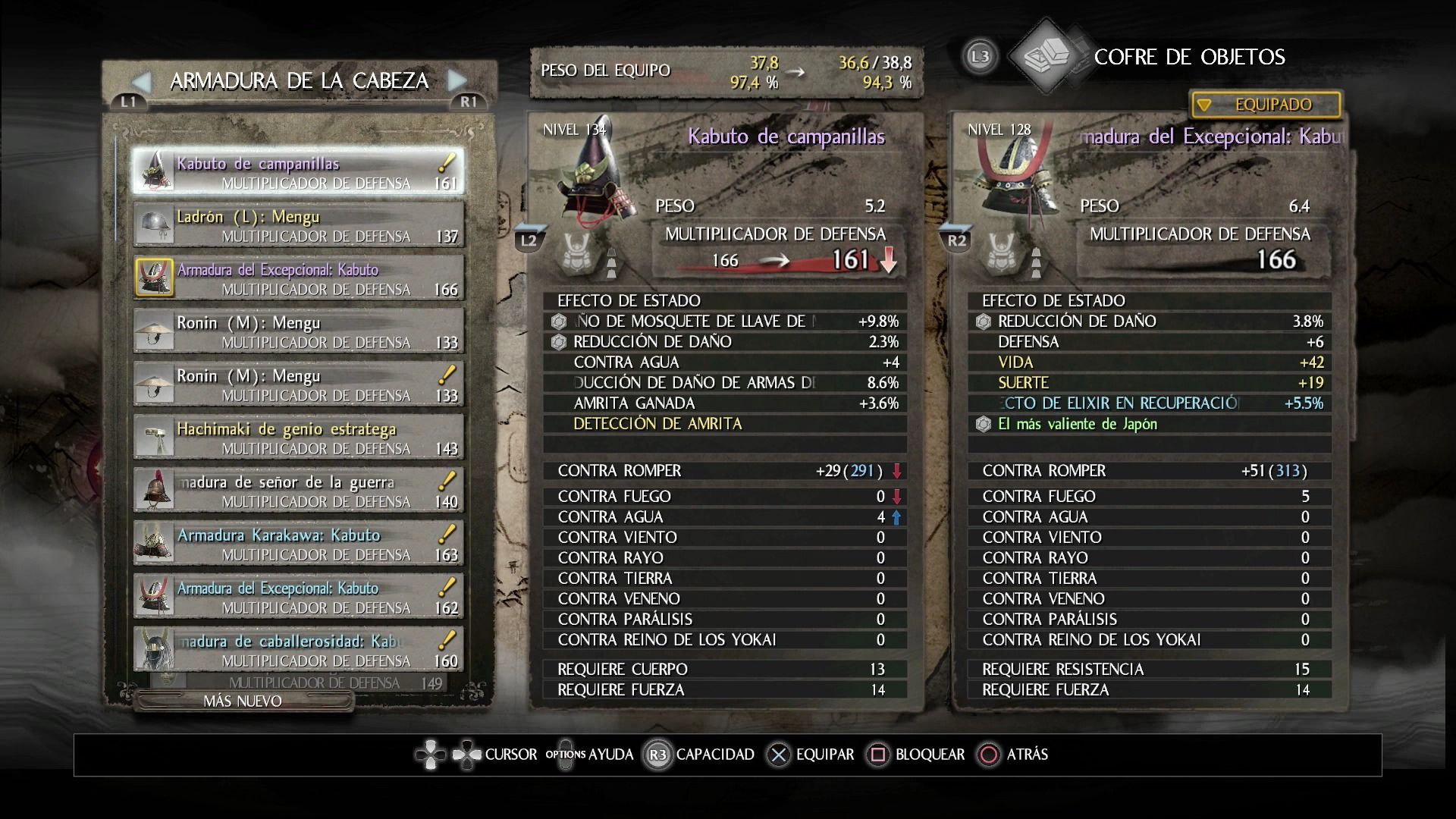Select the Kabuto de campanillas helmet
The height and width of the screenshot is (819, 1456).
tap(298, 171)
